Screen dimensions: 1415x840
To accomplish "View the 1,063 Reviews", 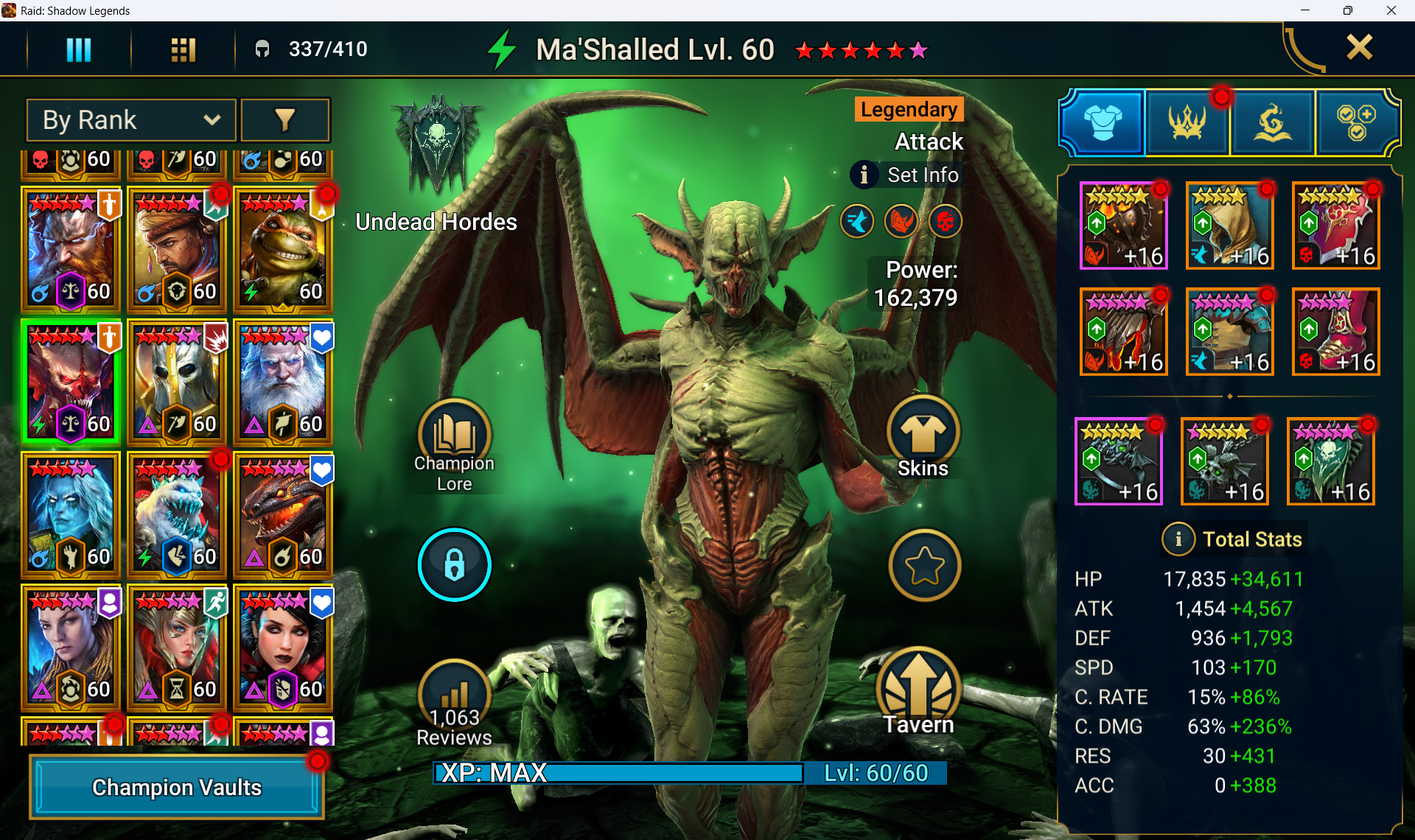I will pos(454,700).
